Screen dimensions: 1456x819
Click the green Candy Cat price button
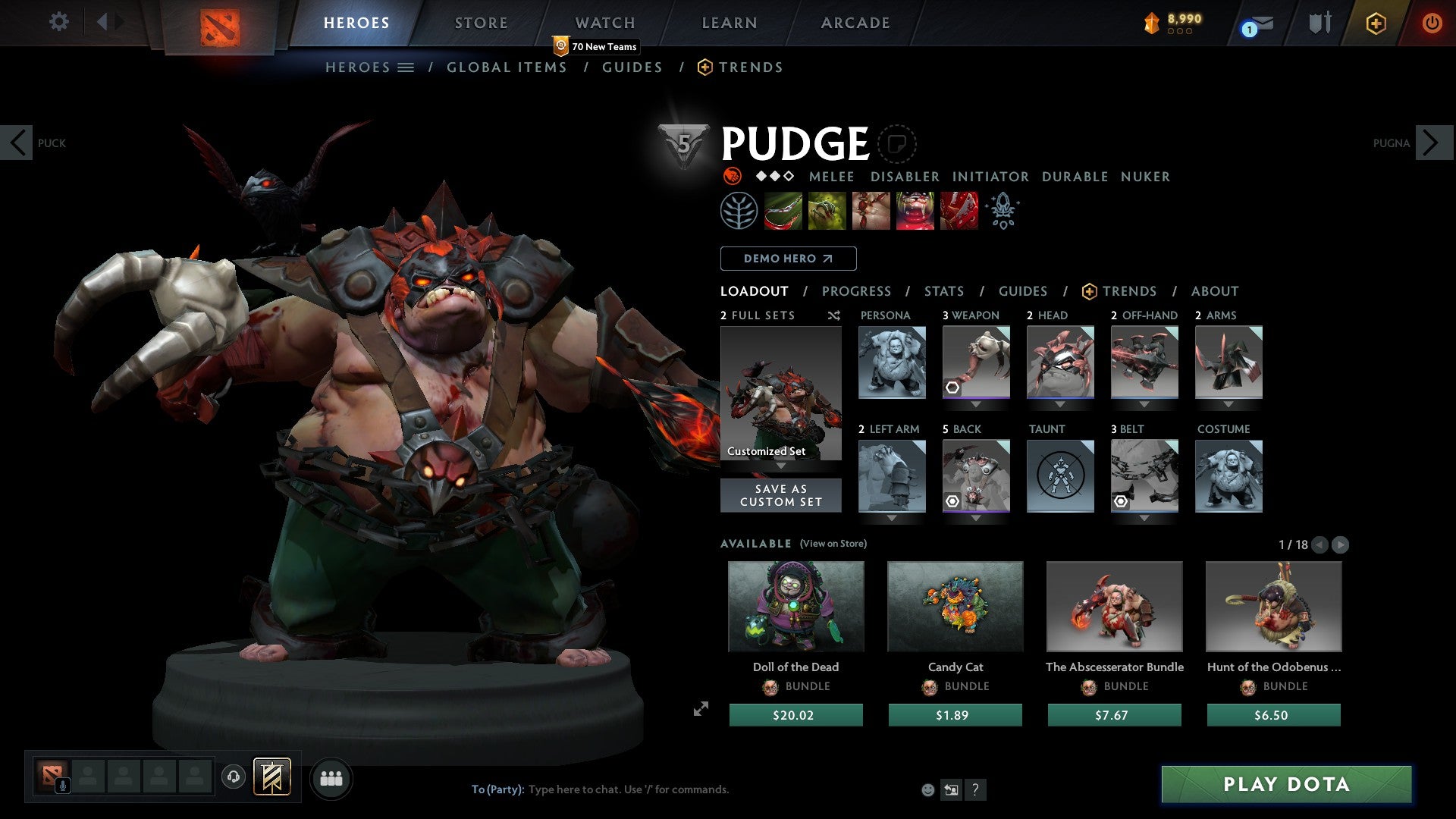(955, 714)
